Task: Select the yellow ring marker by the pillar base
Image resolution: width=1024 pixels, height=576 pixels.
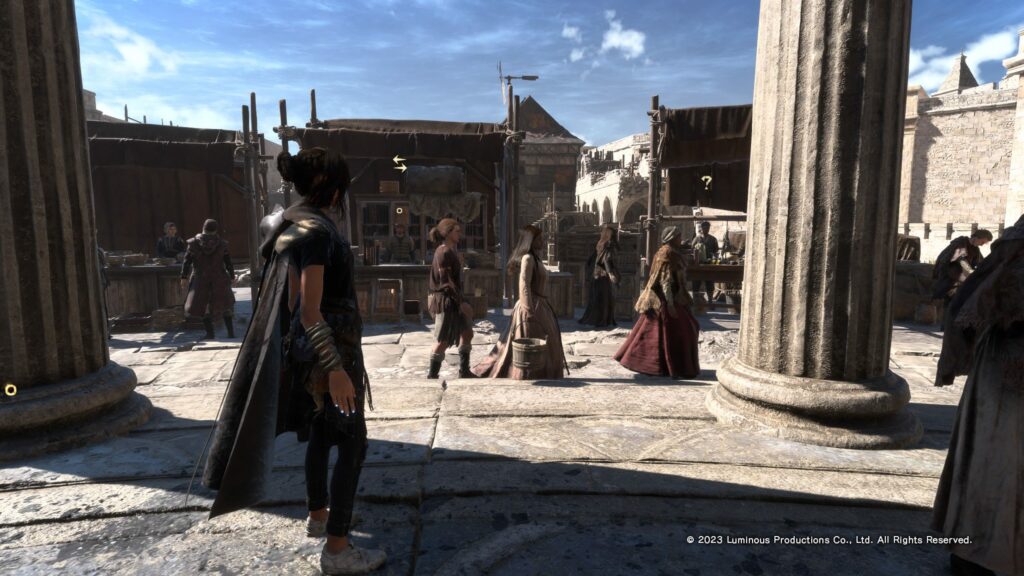Action: pos(10,389)
